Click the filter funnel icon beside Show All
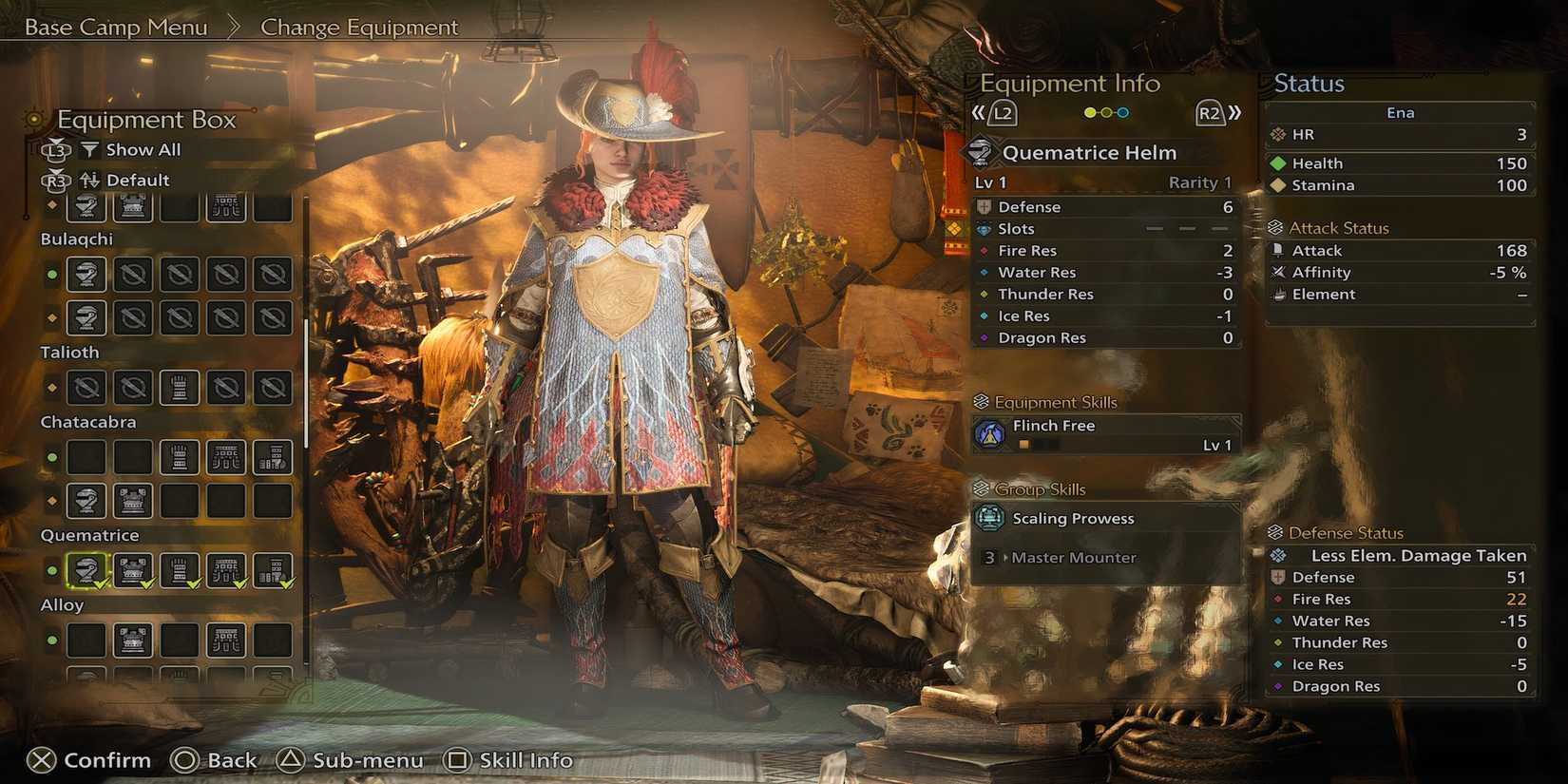The height and width of the screenshot is (784, 1568). 90,149
